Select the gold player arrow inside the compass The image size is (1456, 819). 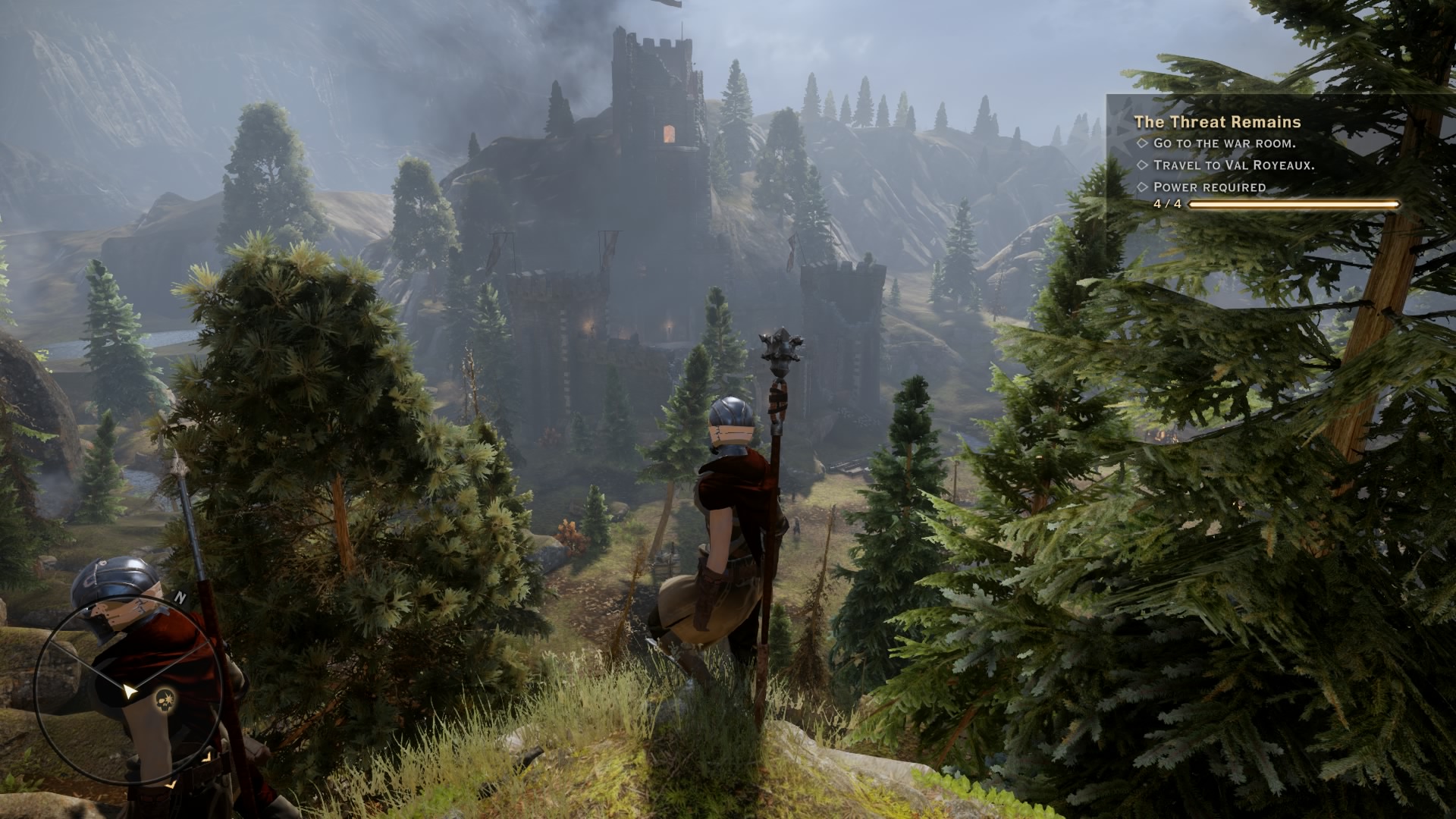click(x=130, y=692)
